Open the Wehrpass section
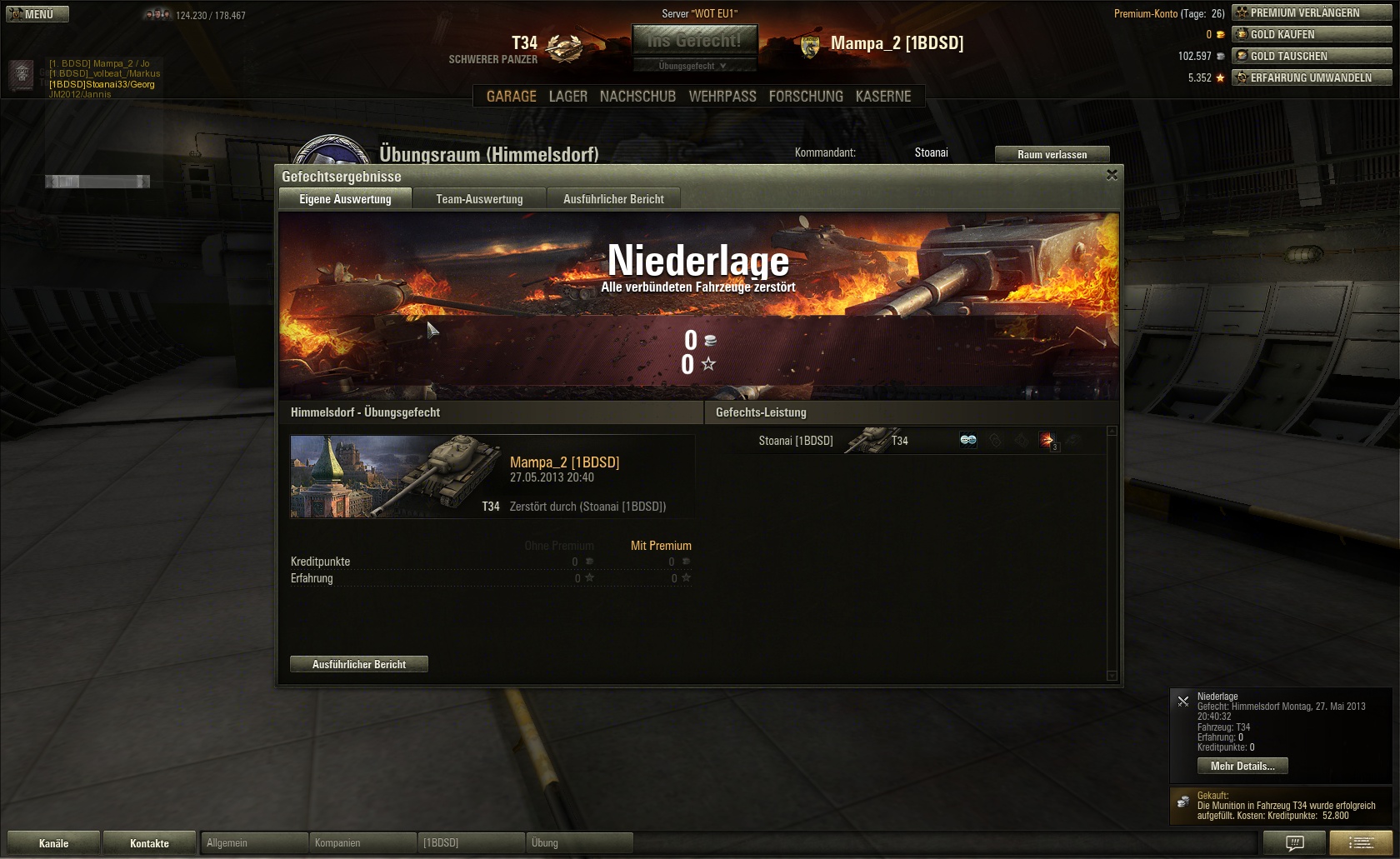The width and height of the screenshot is (1400, 859). pos(722,97)
